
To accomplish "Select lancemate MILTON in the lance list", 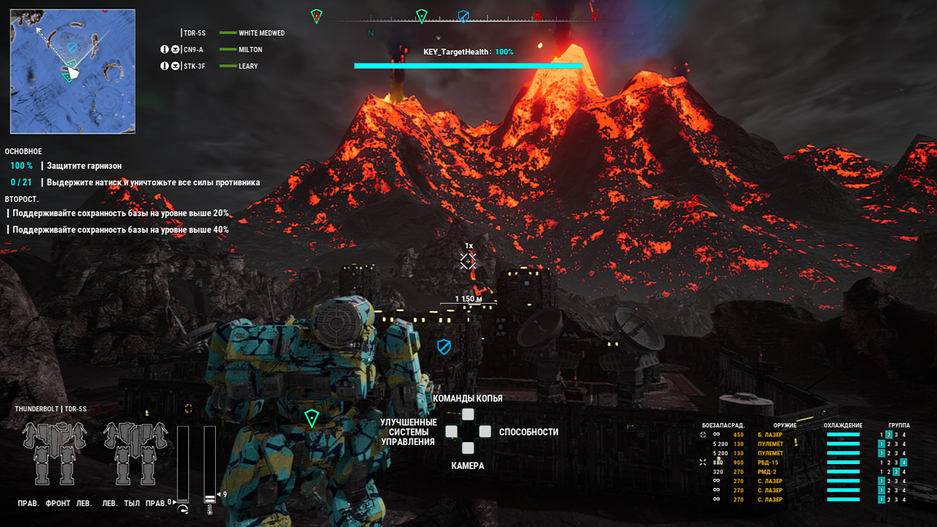I will tap(250, 49).
